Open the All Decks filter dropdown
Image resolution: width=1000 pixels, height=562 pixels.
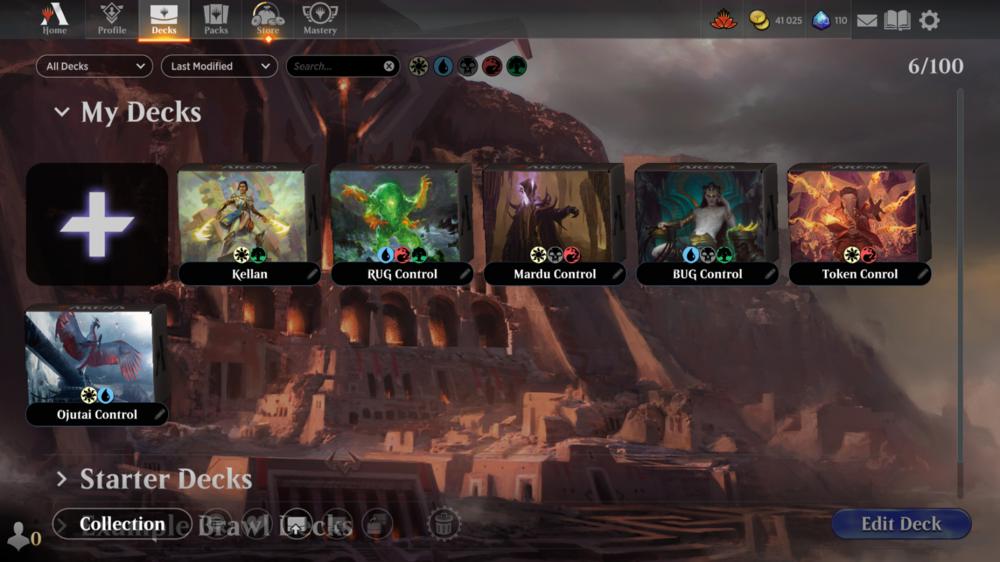click(94, 66)
